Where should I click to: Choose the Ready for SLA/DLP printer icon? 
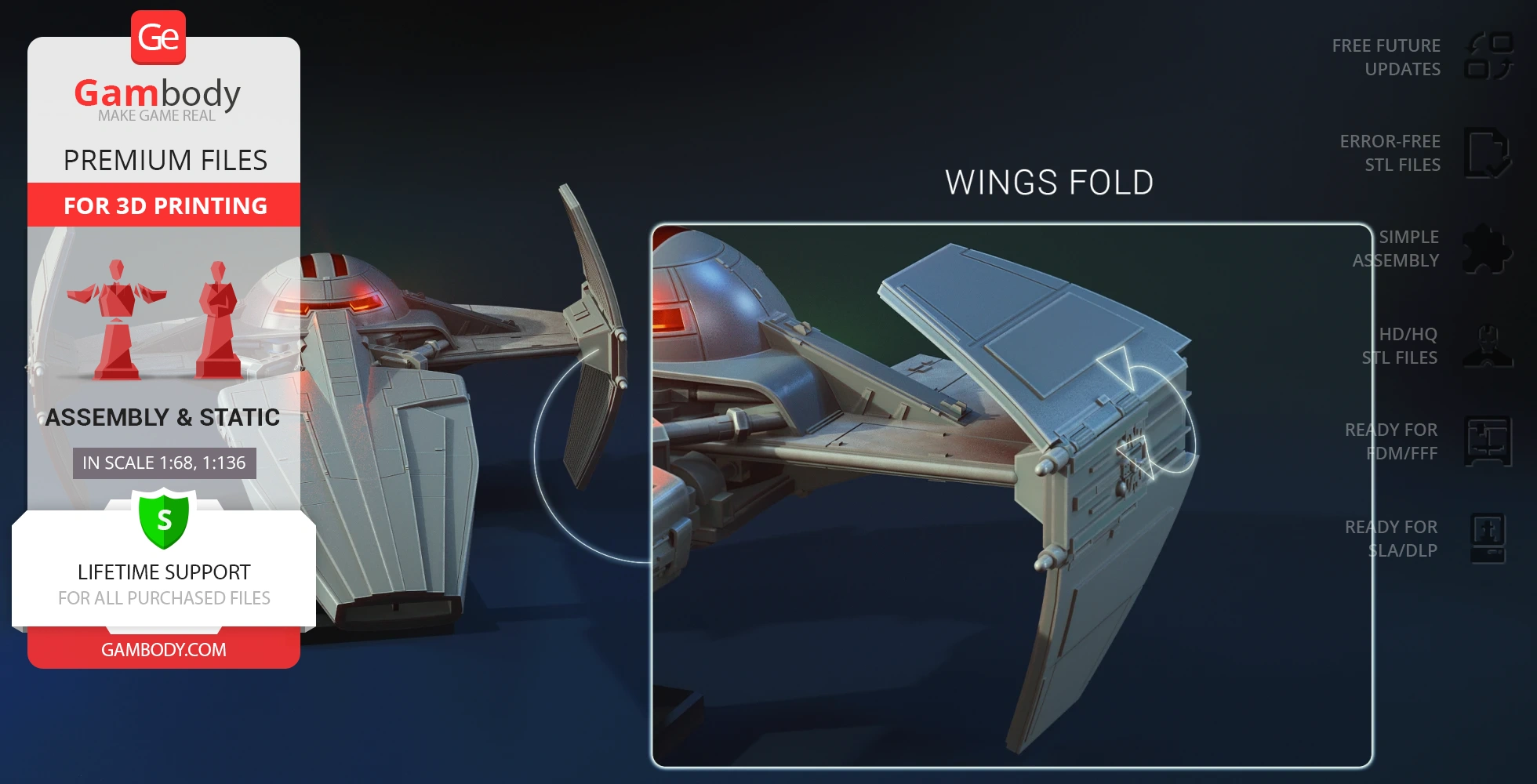(x=1488, y=539)
